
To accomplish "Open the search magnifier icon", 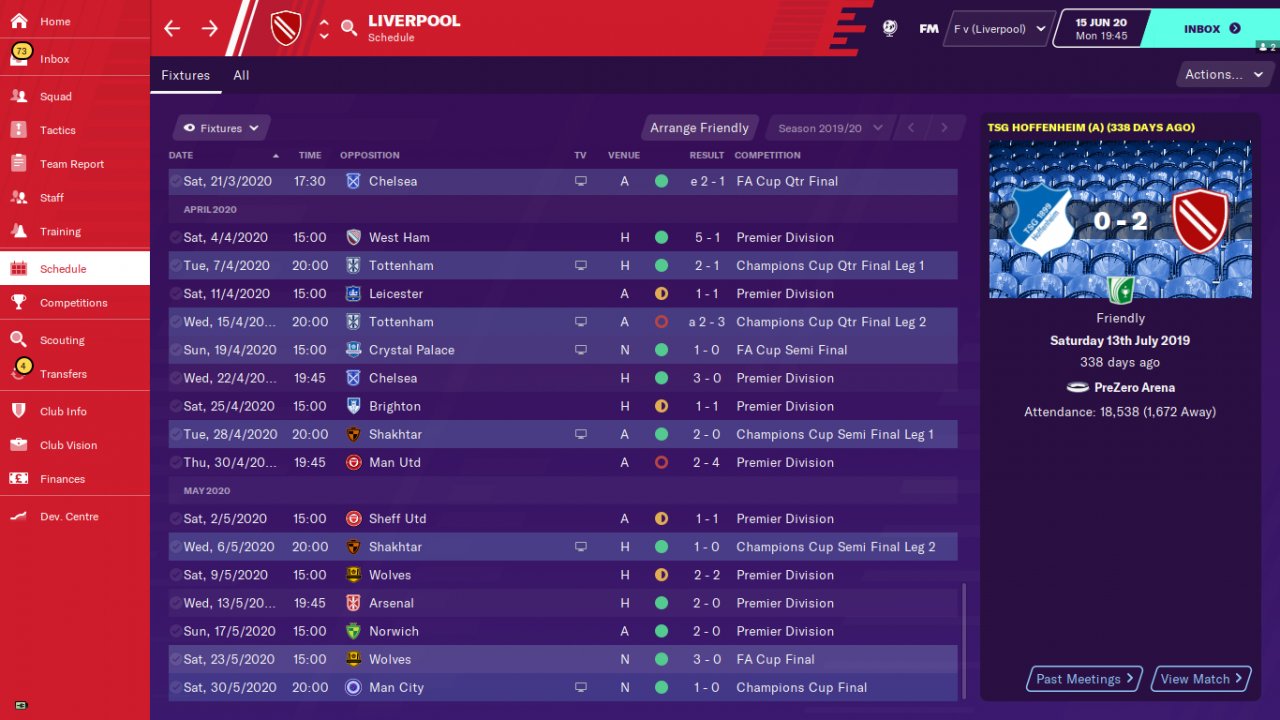I will pos(349,28).
